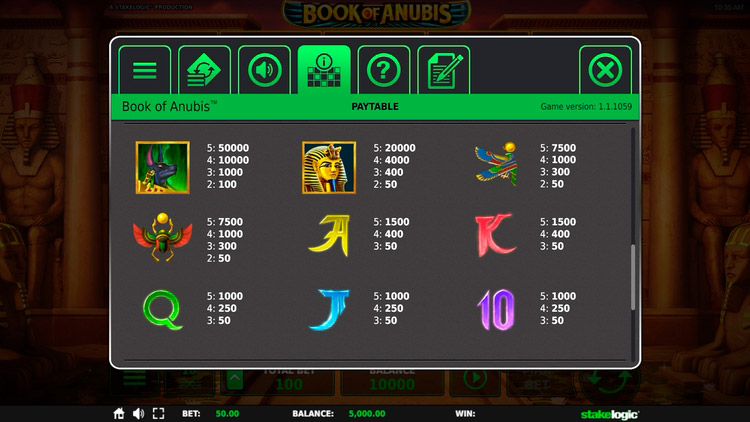Go to home via the house icon
This screenshot has height=422, width=750.
[x=119, y=413]
